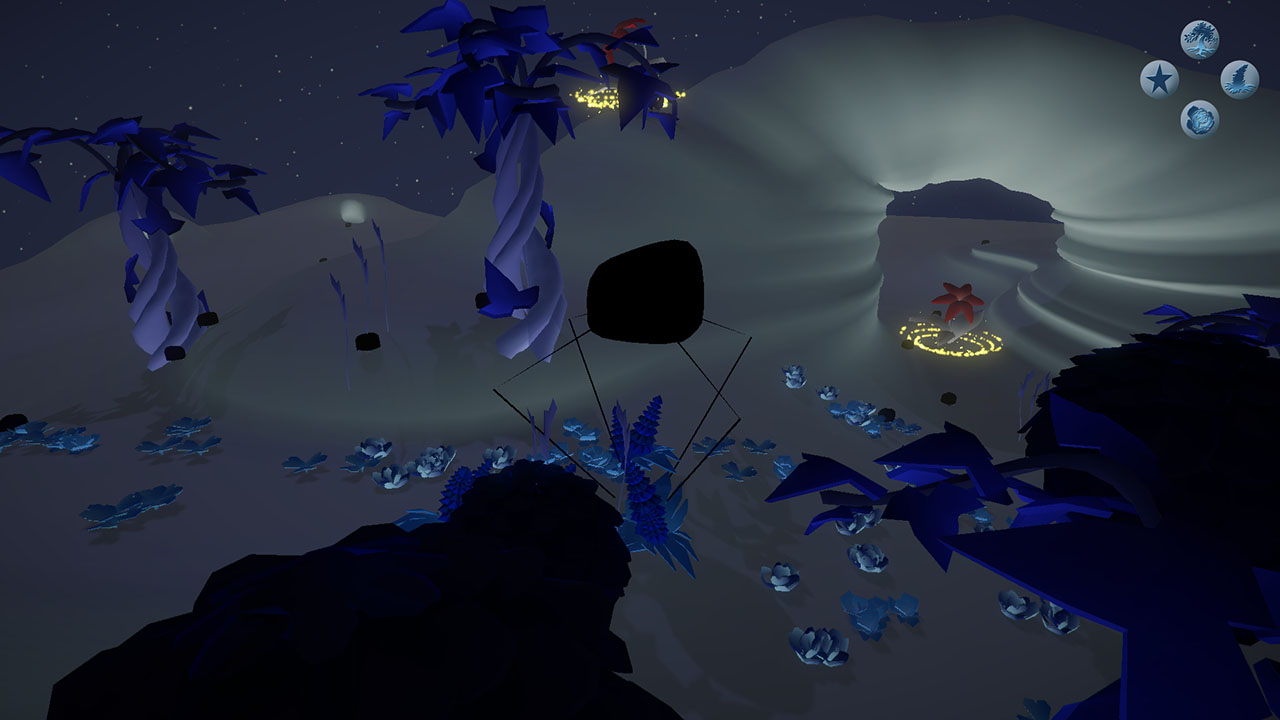The image size is (1280, 720).
Task: Choose the star icon button
Action: tap(1159, 79)
